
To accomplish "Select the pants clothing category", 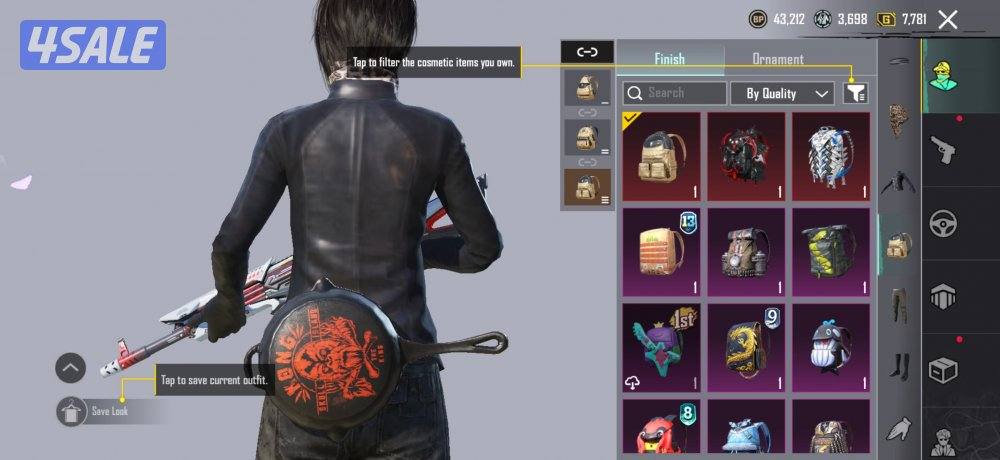I will [x=897, y=305].
